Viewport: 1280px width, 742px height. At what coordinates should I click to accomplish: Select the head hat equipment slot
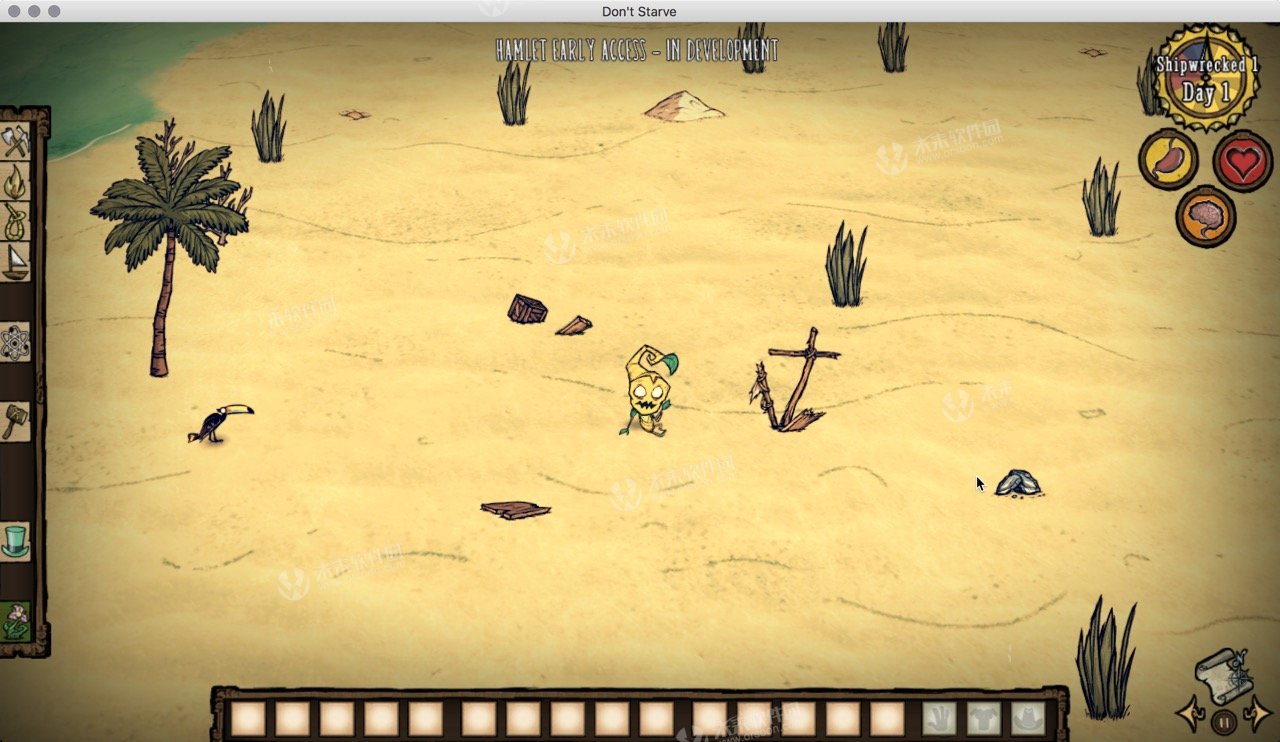(1028, 718)
